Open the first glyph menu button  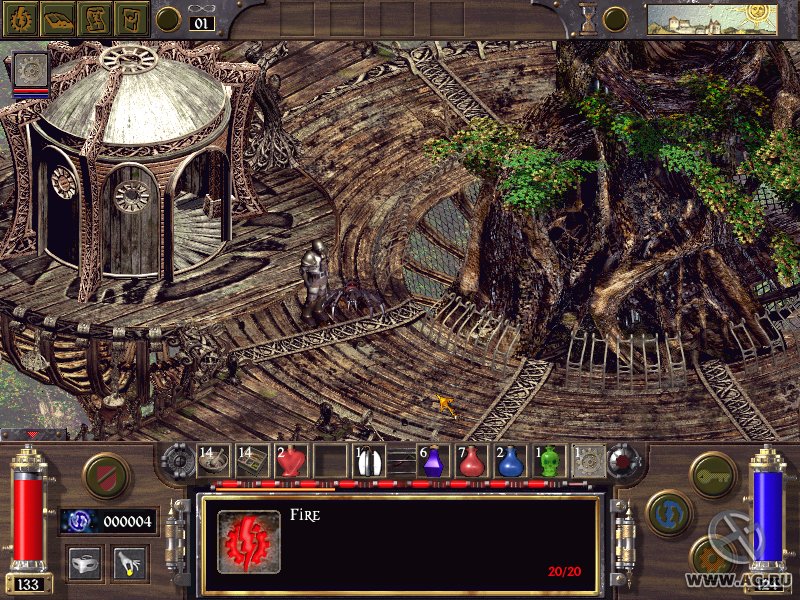[20, 18]
